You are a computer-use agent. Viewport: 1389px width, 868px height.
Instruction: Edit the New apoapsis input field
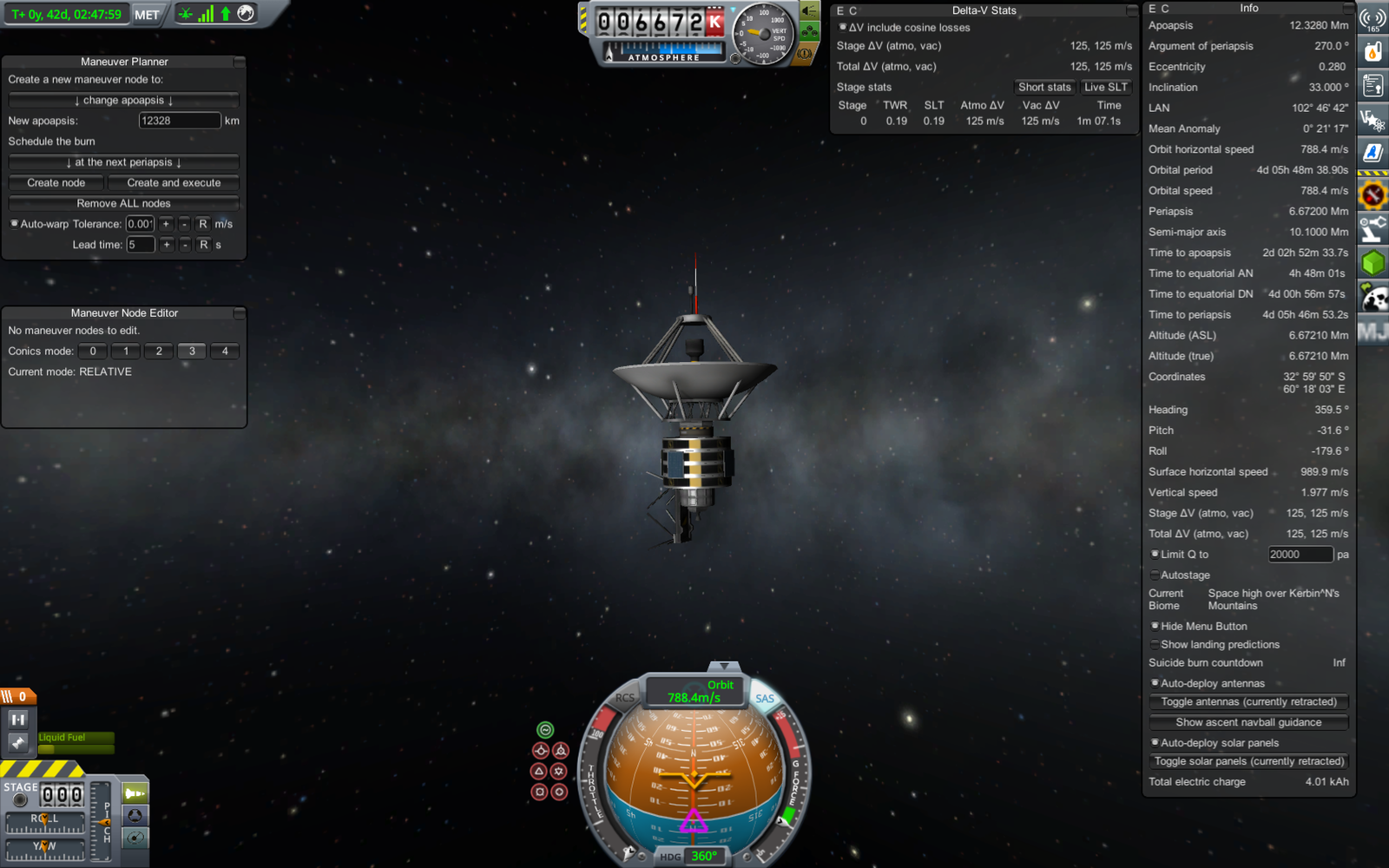click(x=179, y=121)
